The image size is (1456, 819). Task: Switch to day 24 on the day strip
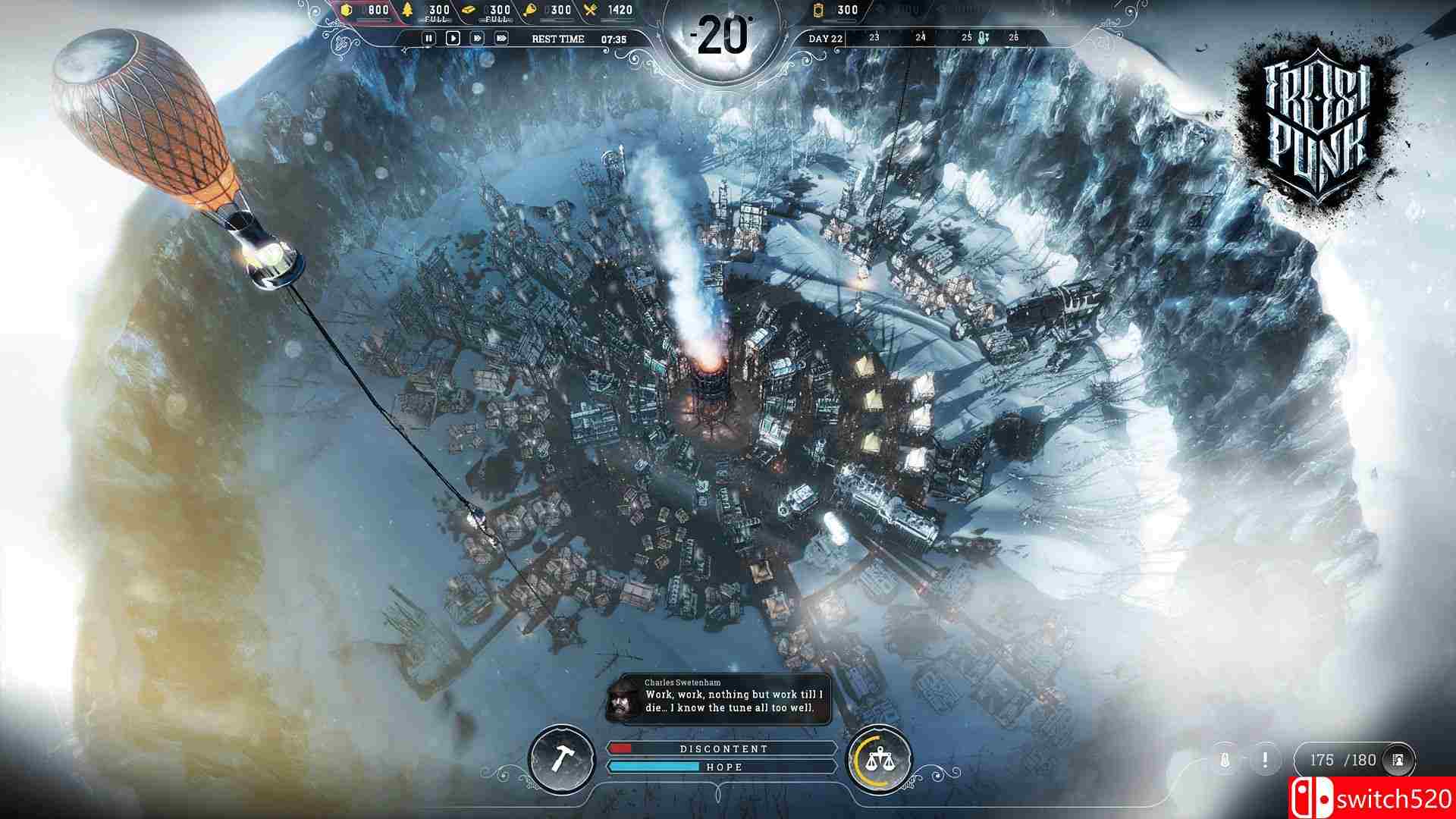coord(921,37)
